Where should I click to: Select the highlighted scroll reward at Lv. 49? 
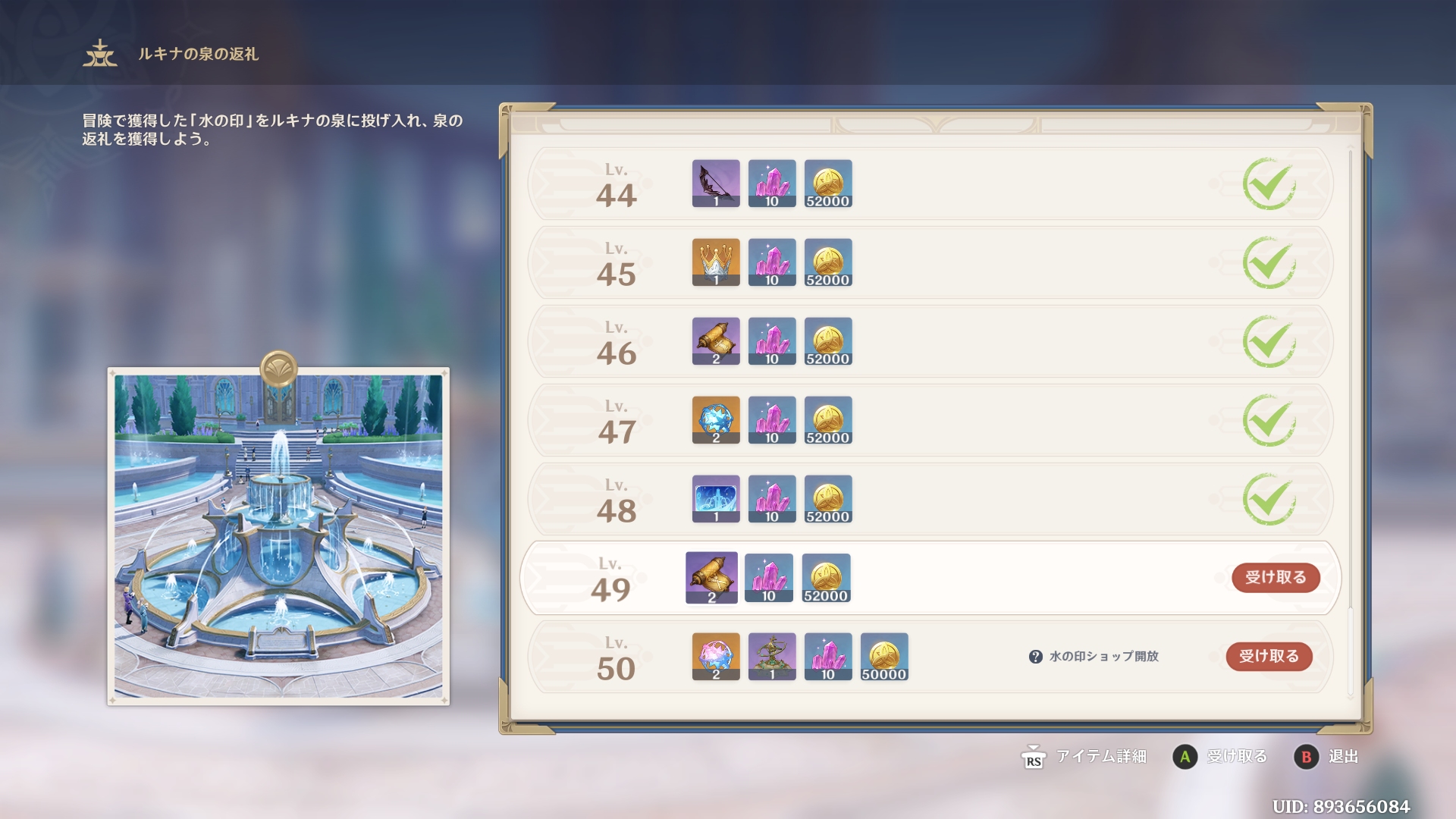tap(711, 578)
